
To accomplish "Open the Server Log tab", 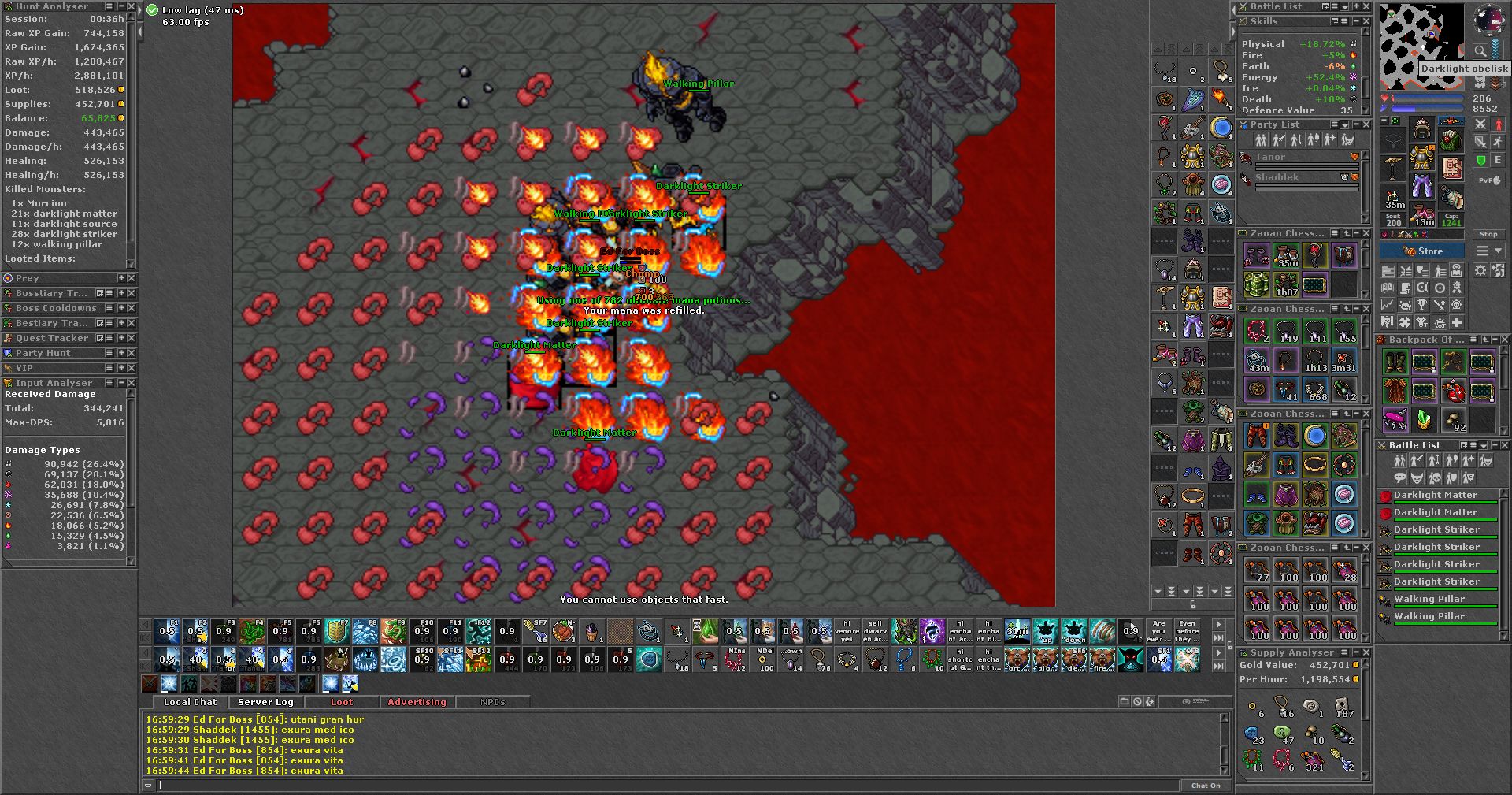I will coord(265,702).
